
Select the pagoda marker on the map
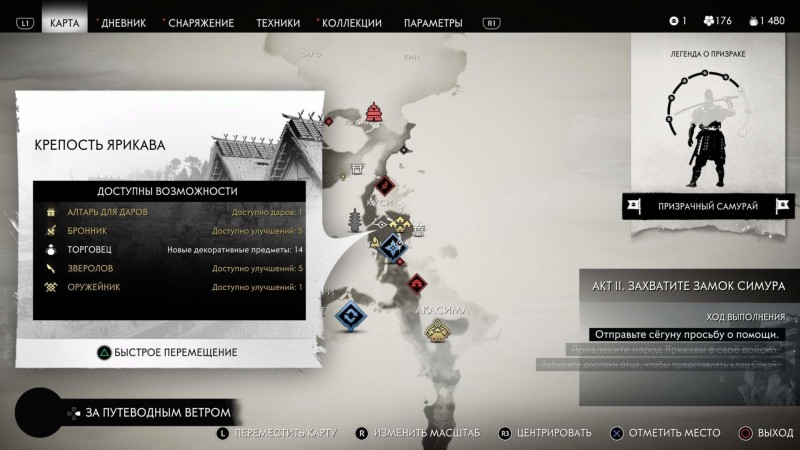pyautogui.click(x=354, y=219)
